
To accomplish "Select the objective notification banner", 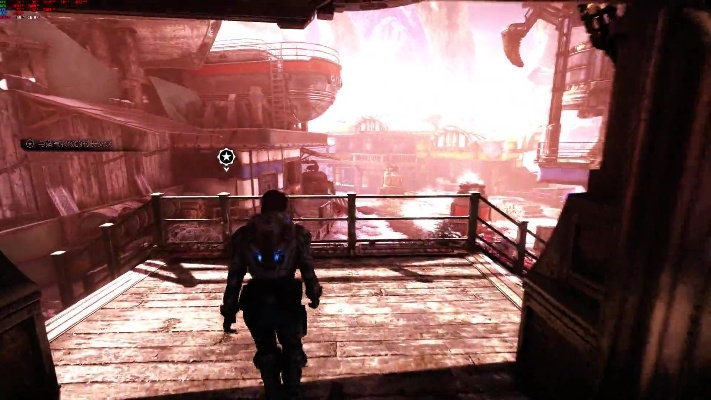I will pyautogui.click(x=68, y=144).
